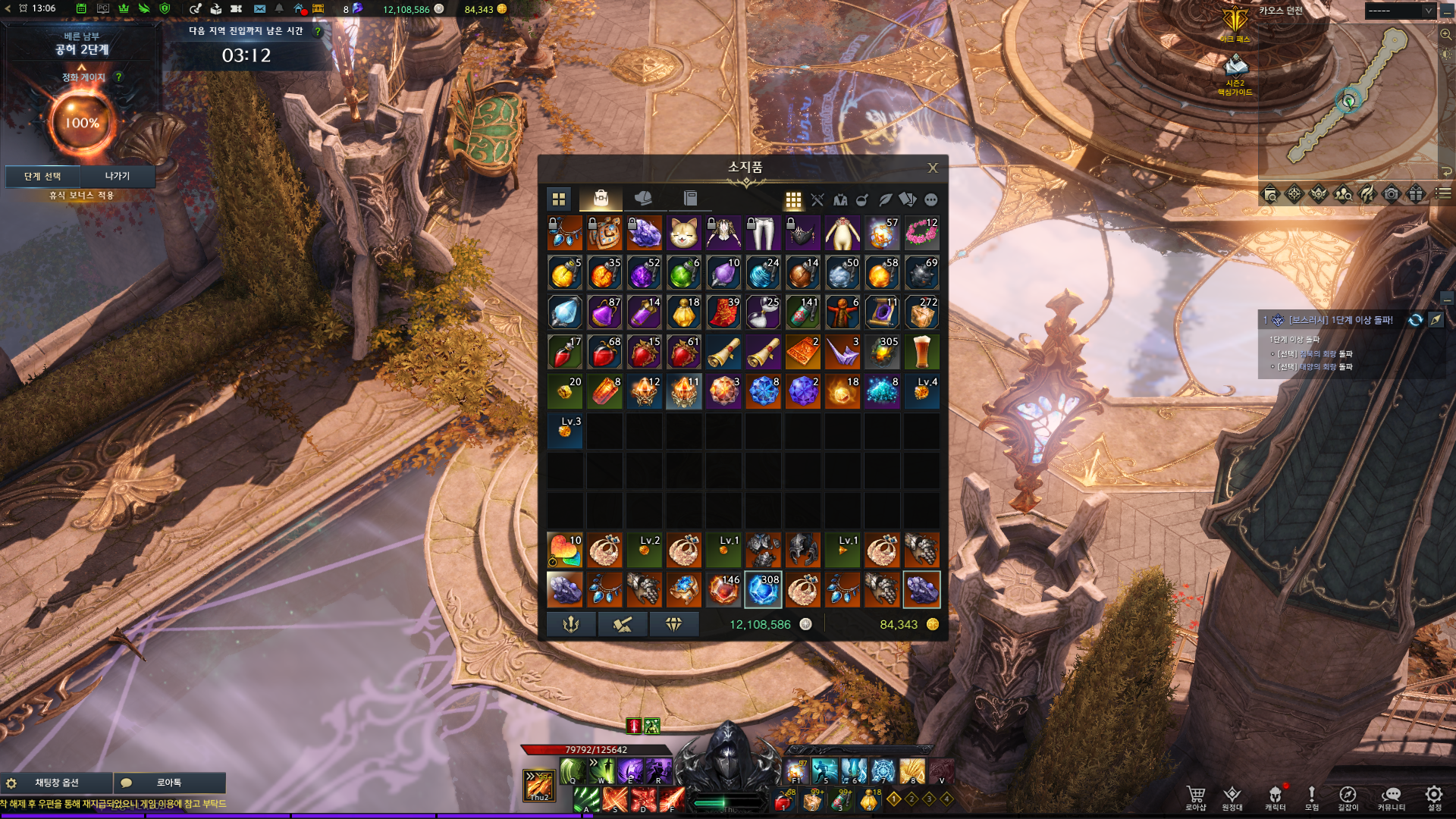Switch to the bag tab in inventory
Image resolution: width=1456 pixels, height=819 pixels.
pos(601,199)
